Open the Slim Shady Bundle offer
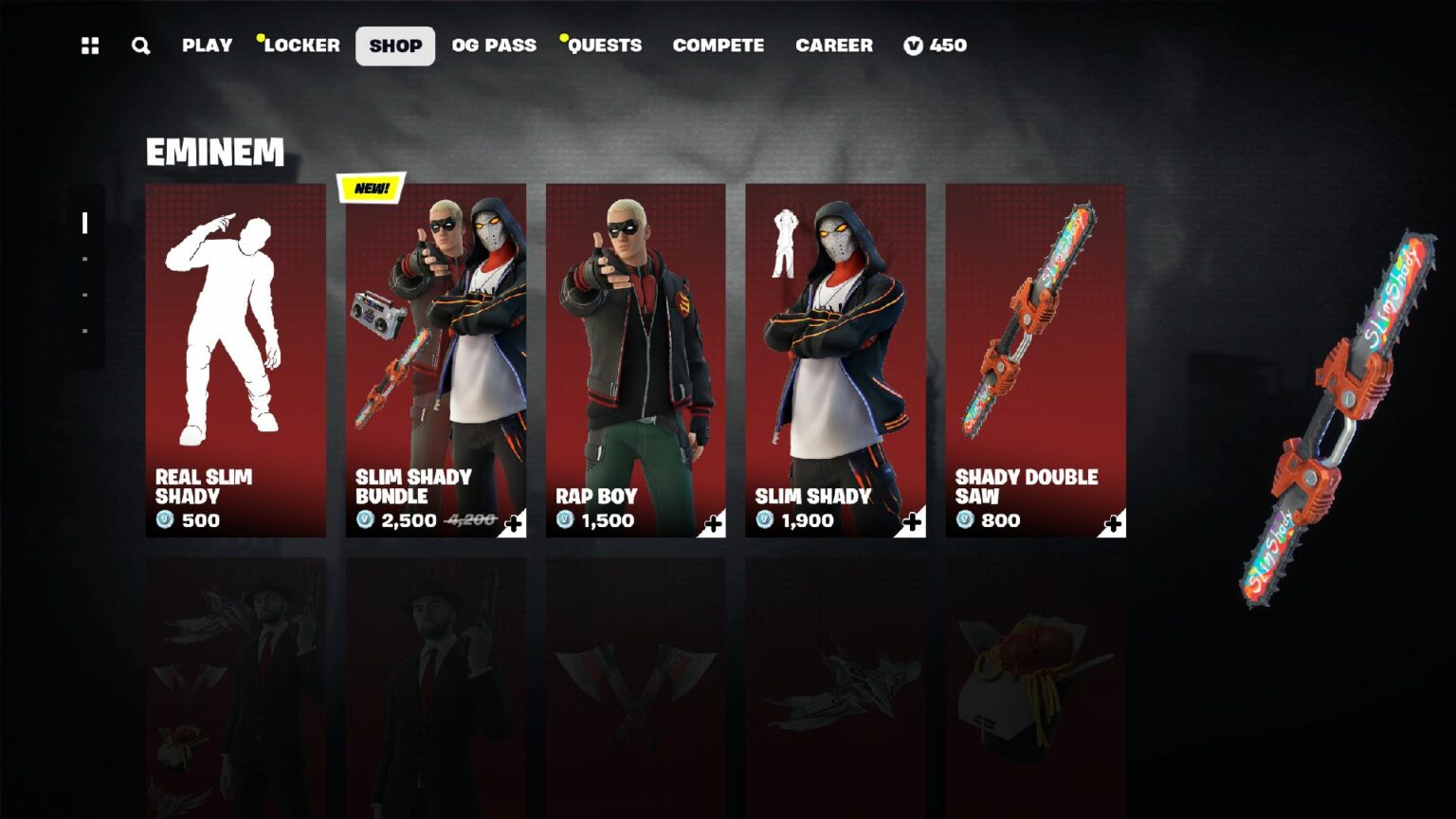The width and height of the screenshot is (1456, 819). pyautogui.click(x=435, y=360)
